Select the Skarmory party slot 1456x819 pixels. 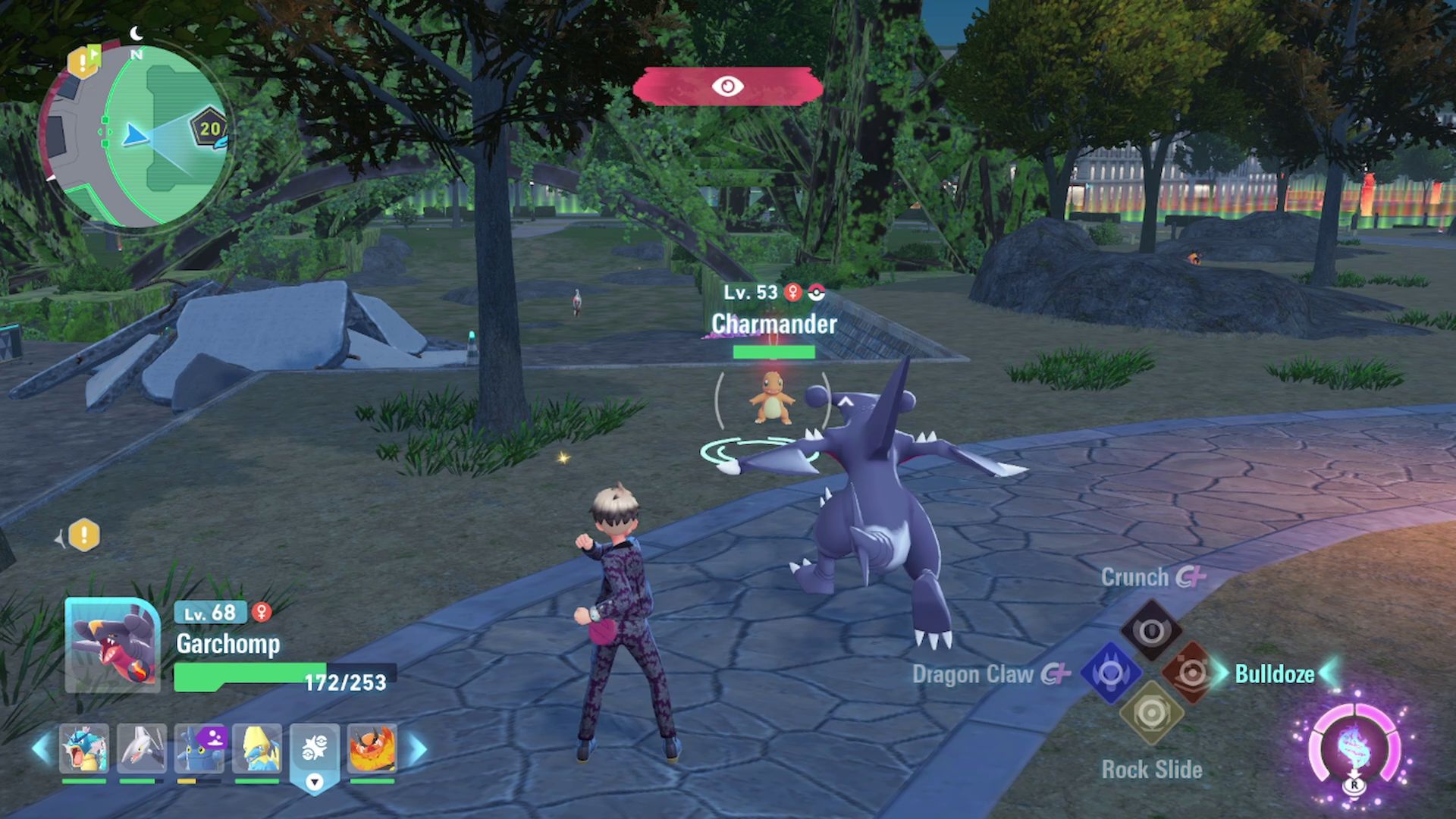142,748
